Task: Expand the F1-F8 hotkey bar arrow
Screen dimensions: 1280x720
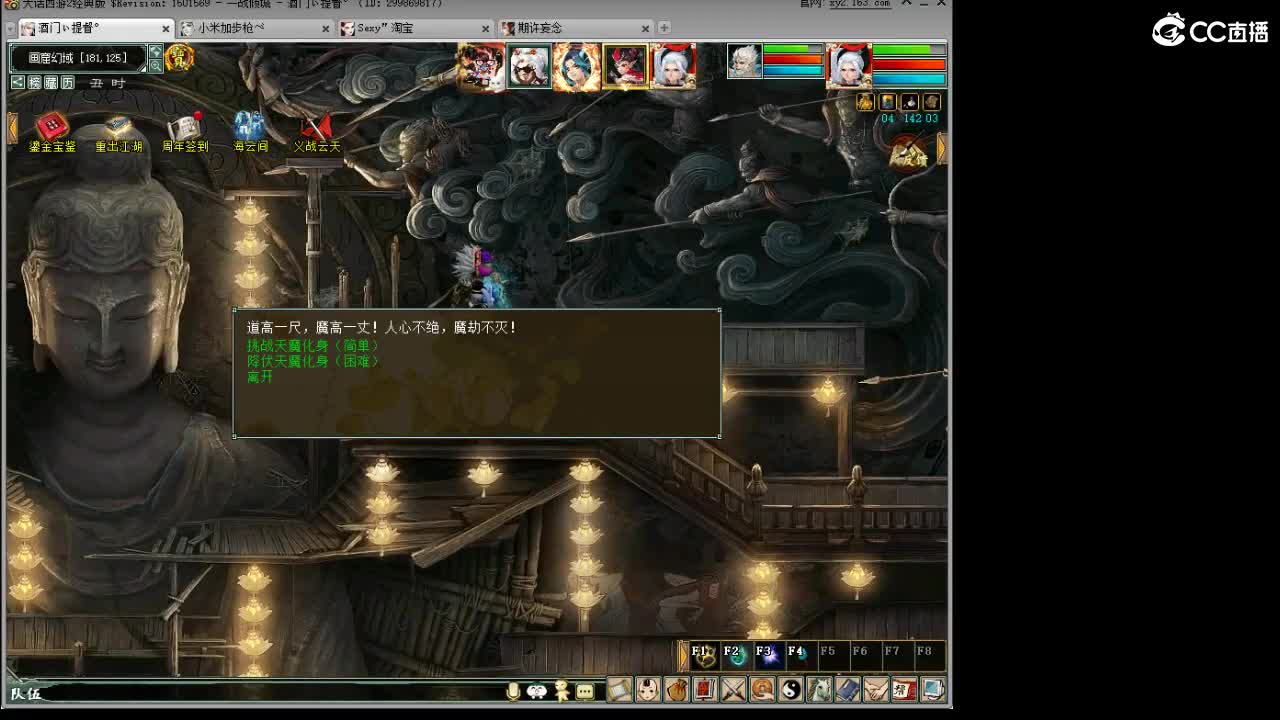Action: coord(683,654)
